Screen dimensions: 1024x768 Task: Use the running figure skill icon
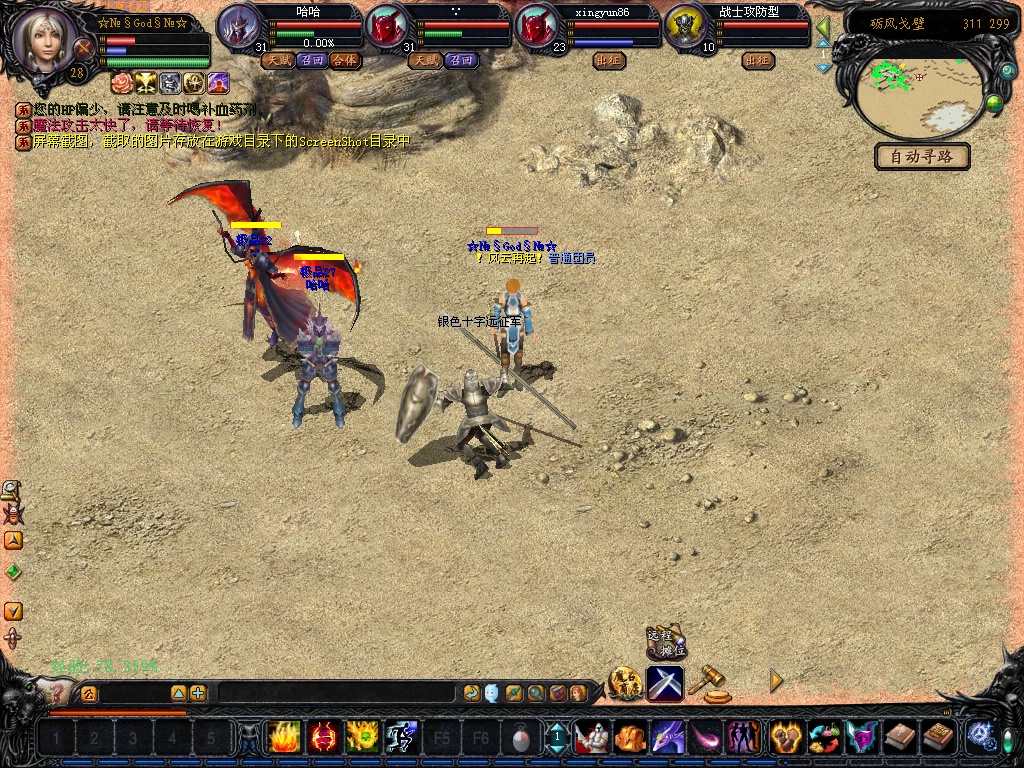pos(401,738)
